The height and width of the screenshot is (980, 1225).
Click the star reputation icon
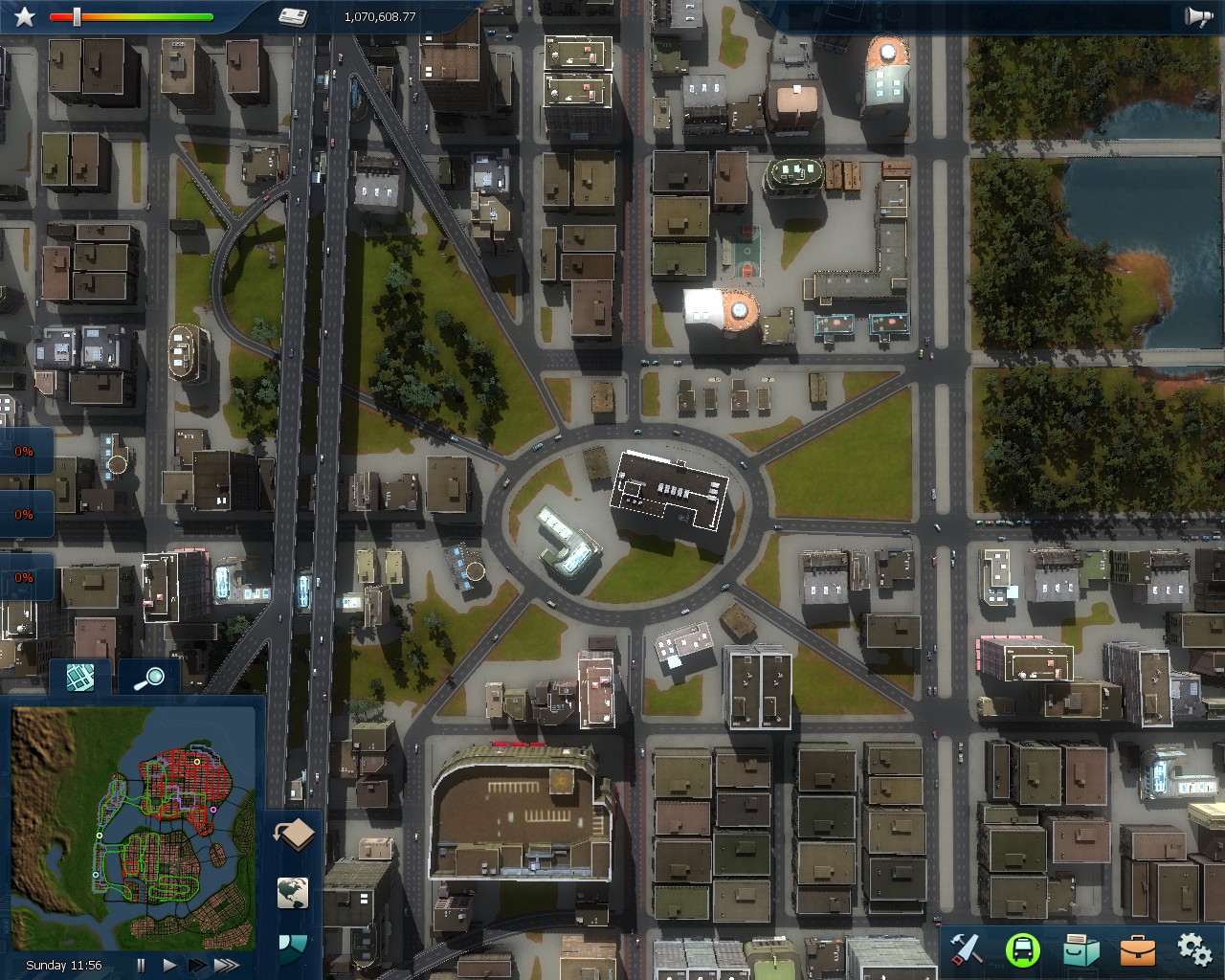click(x=24, y=16)
